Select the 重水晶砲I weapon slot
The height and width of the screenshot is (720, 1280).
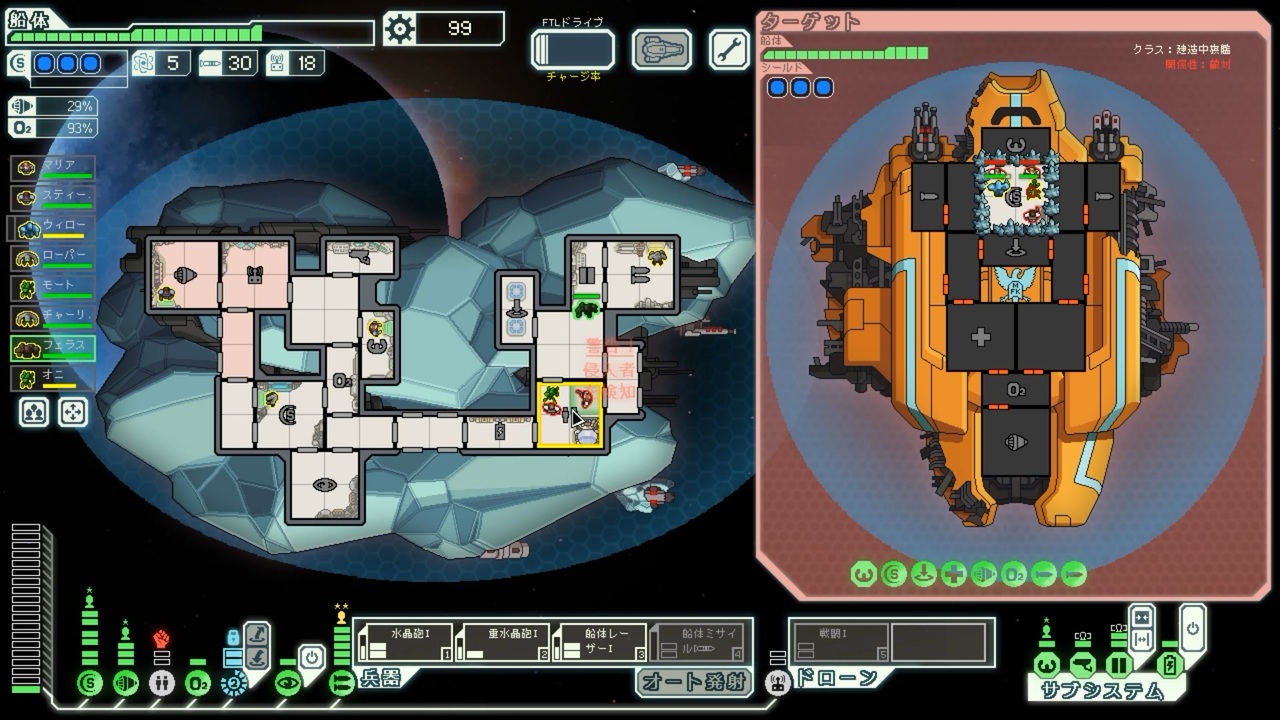(502, 641)
